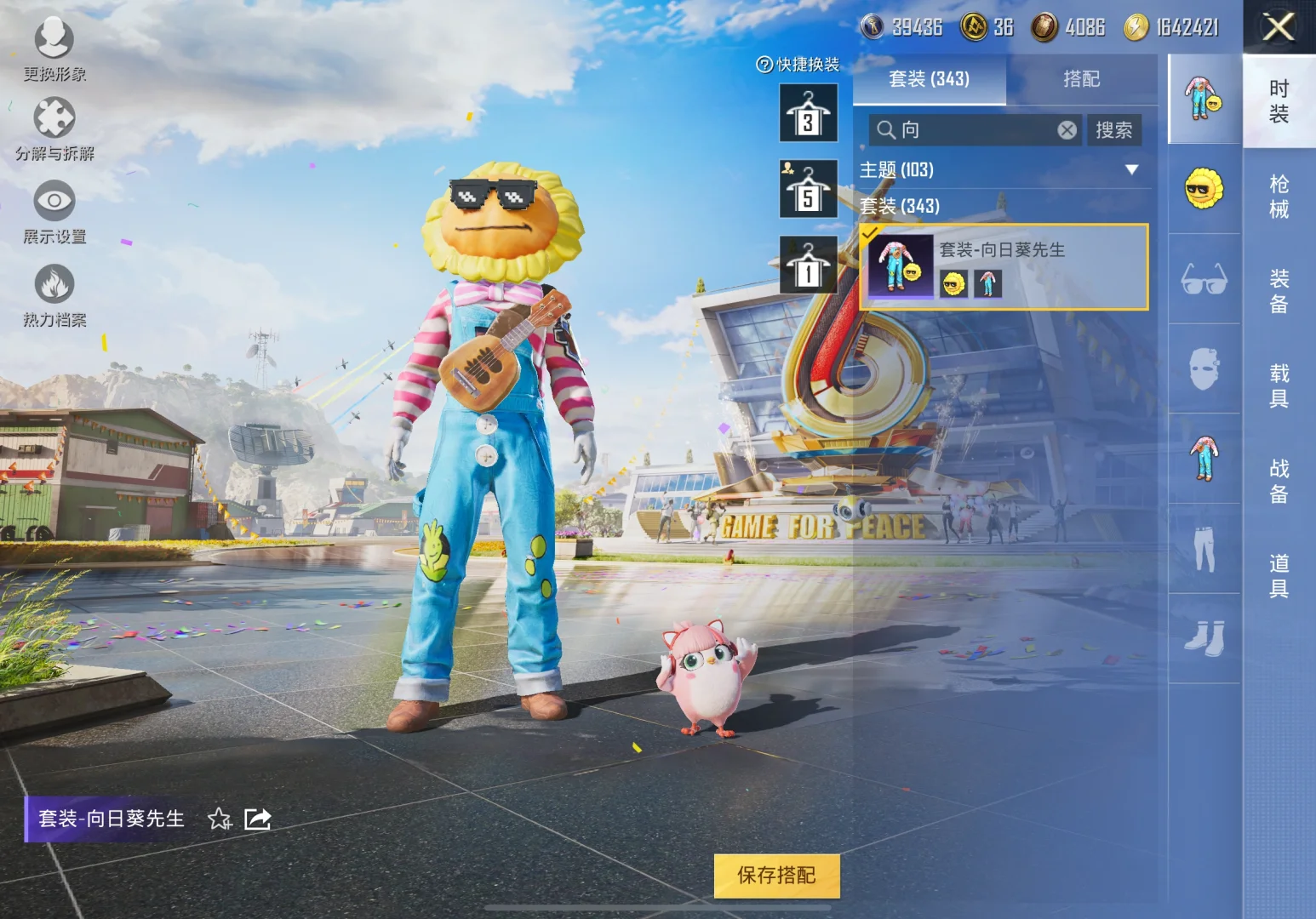Favorite the outfit with the star icon

point(220,819)
